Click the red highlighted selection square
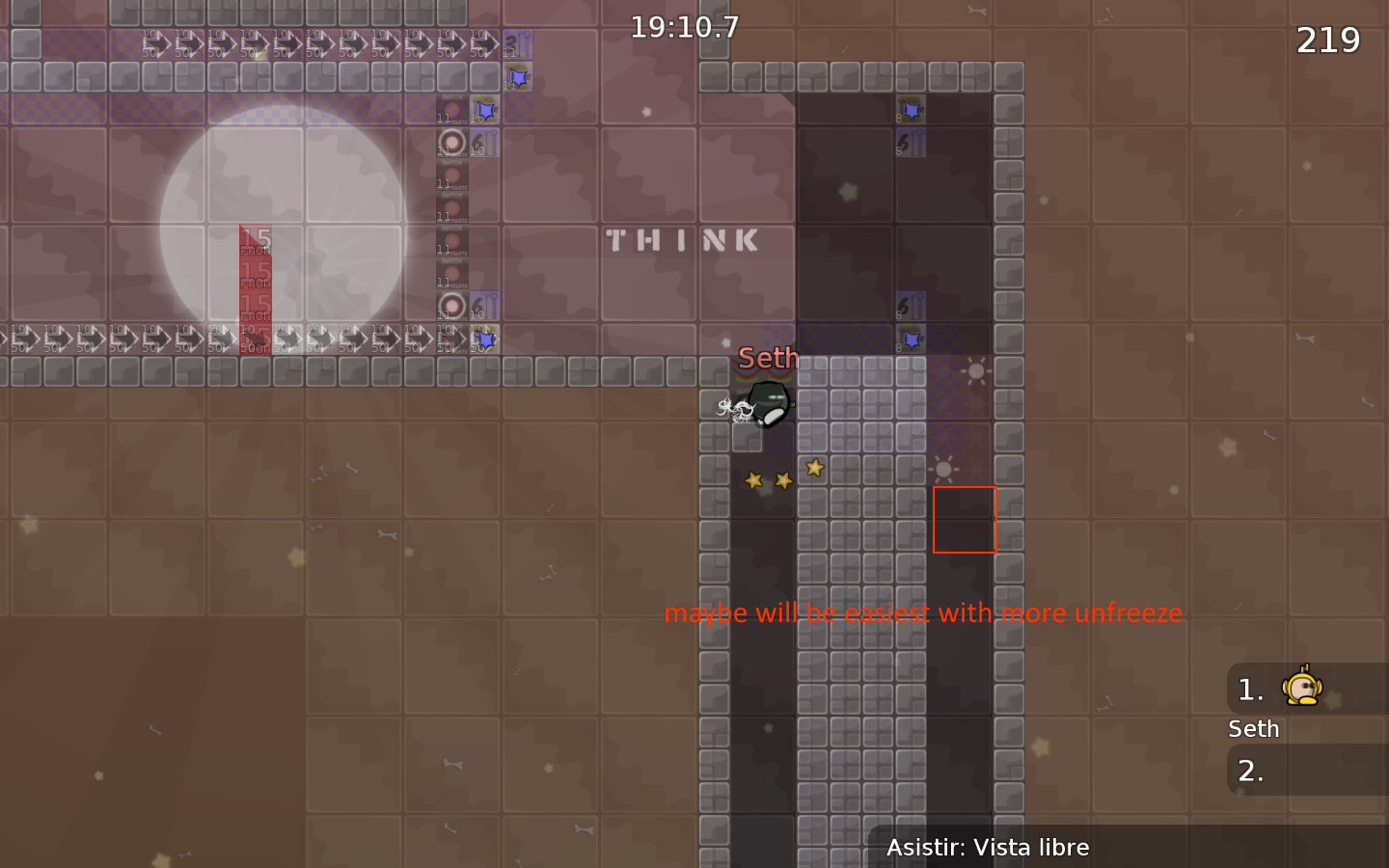 tap(965, 520)
